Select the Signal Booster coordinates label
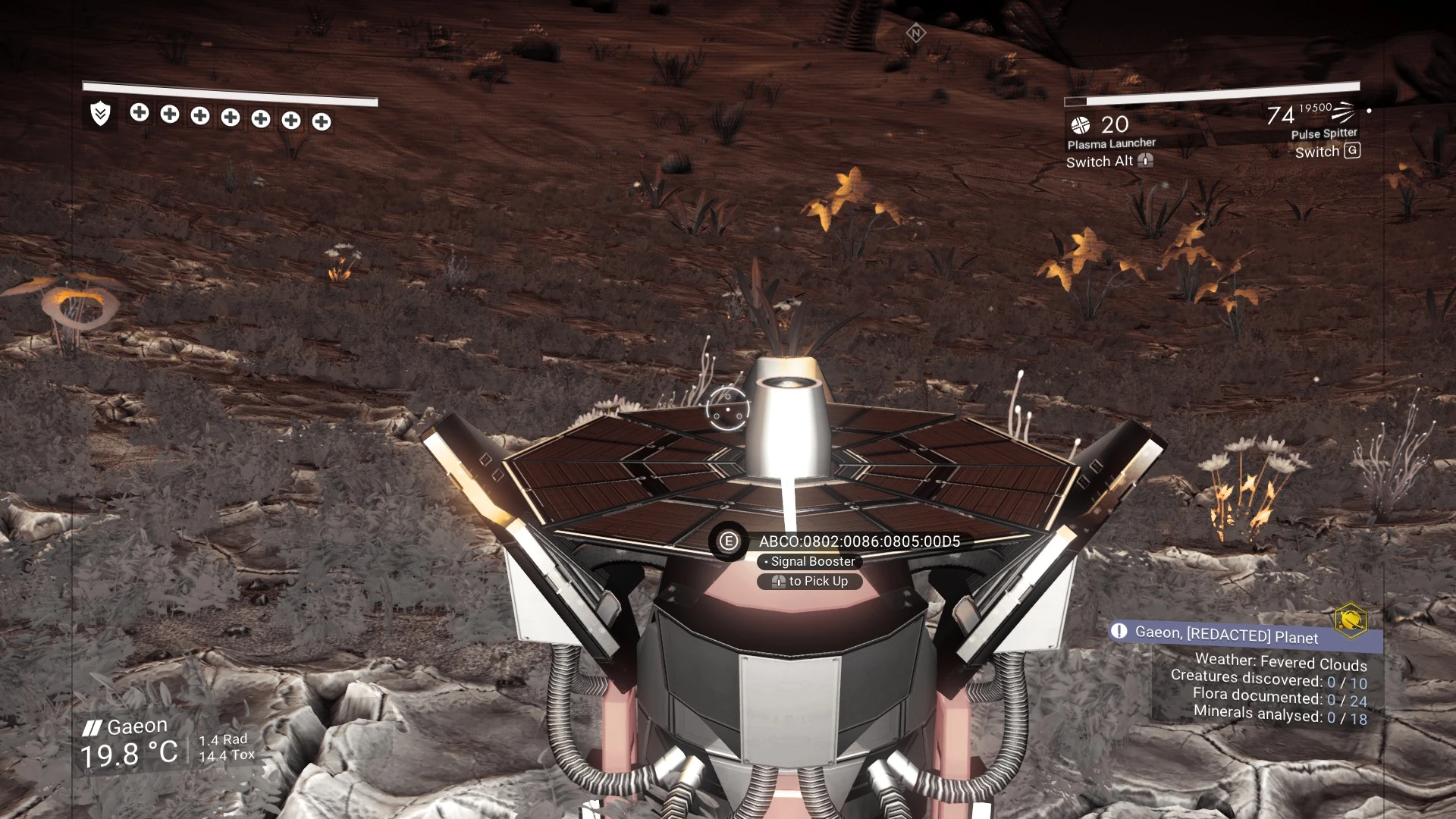 859,541
